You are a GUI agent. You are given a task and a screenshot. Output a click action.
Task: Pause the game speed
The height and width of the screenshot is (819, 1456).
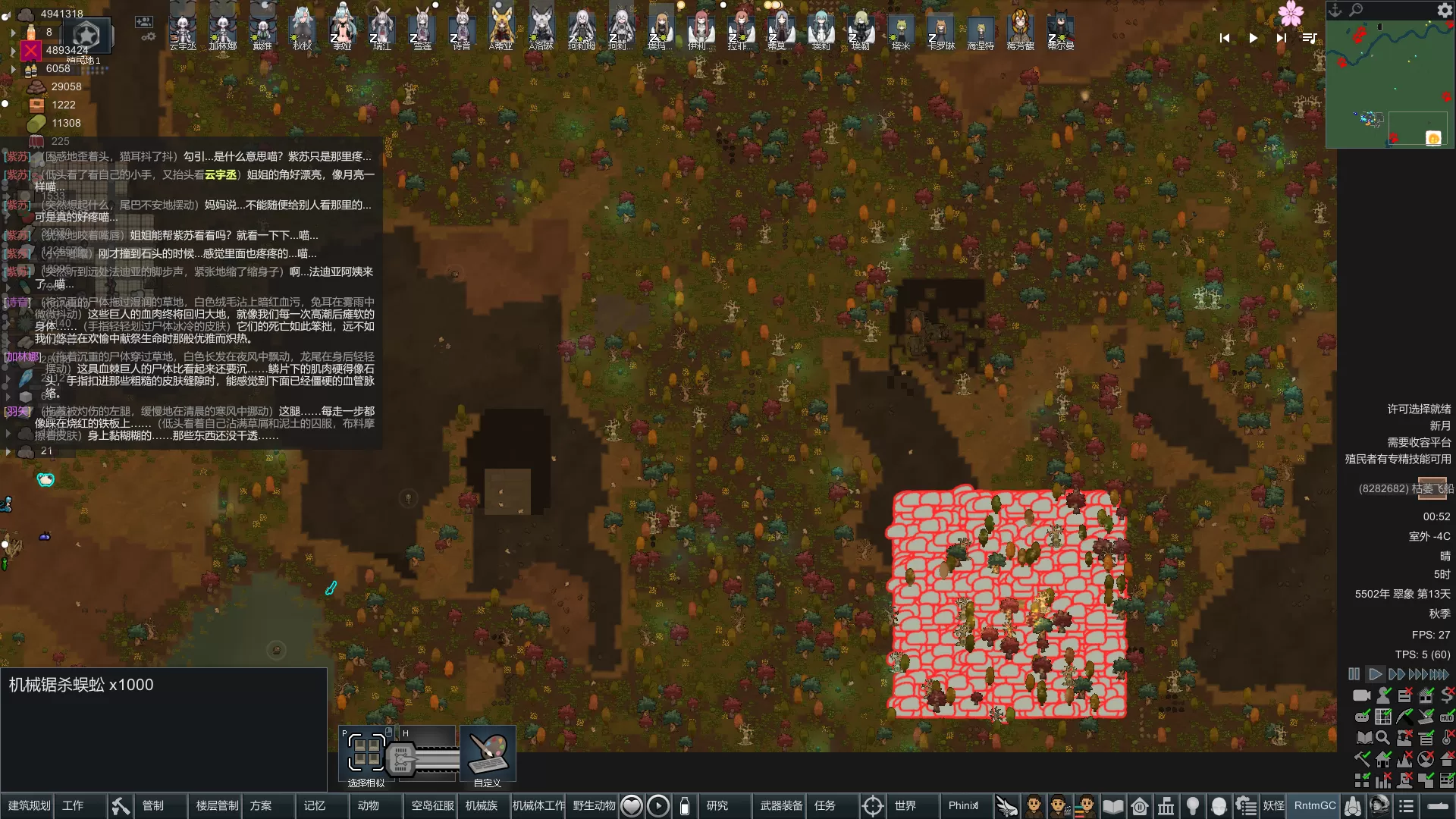click(1354, 673)
